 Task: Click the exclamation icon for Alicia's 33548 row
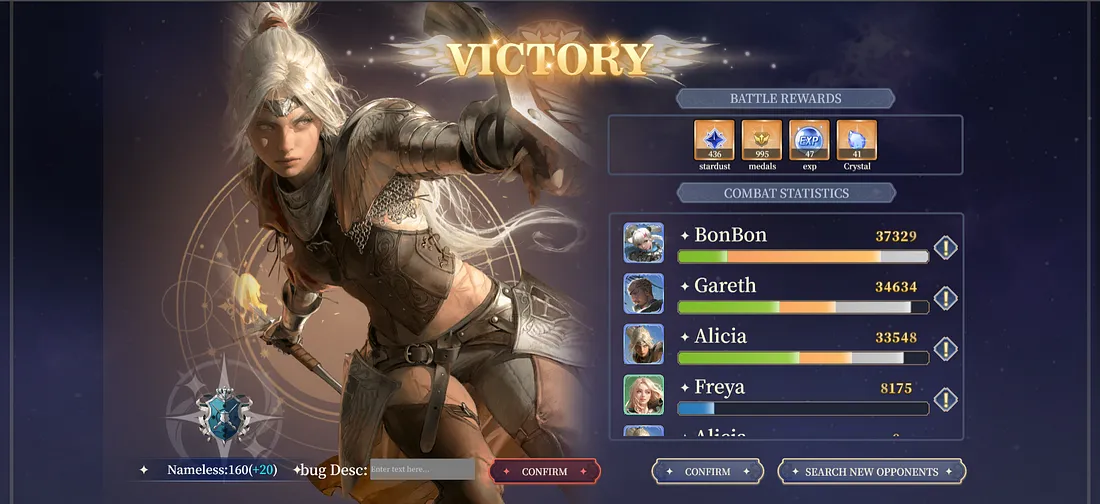pos(945,349)
